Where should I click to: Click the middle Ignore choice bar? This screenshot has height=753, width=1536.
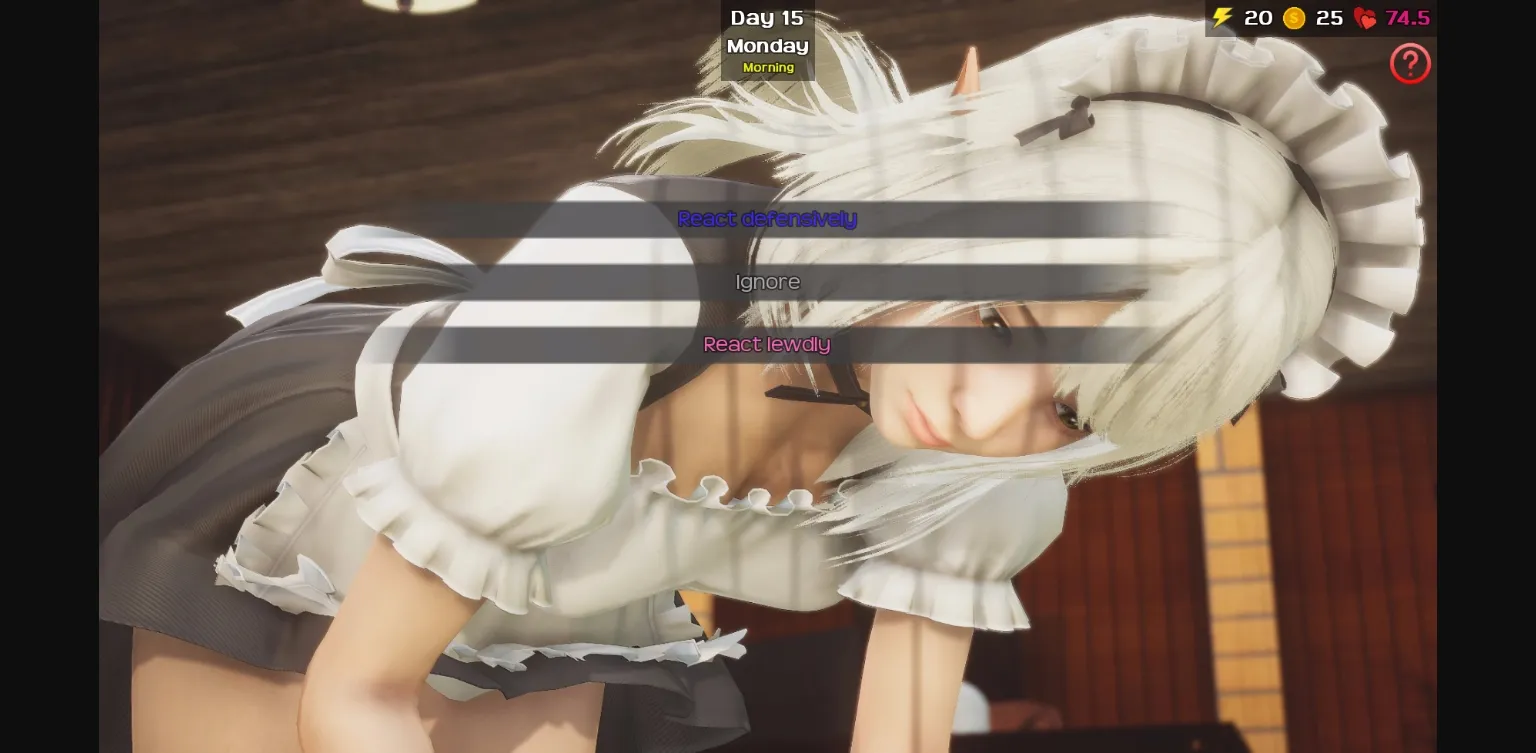[767, 281]
